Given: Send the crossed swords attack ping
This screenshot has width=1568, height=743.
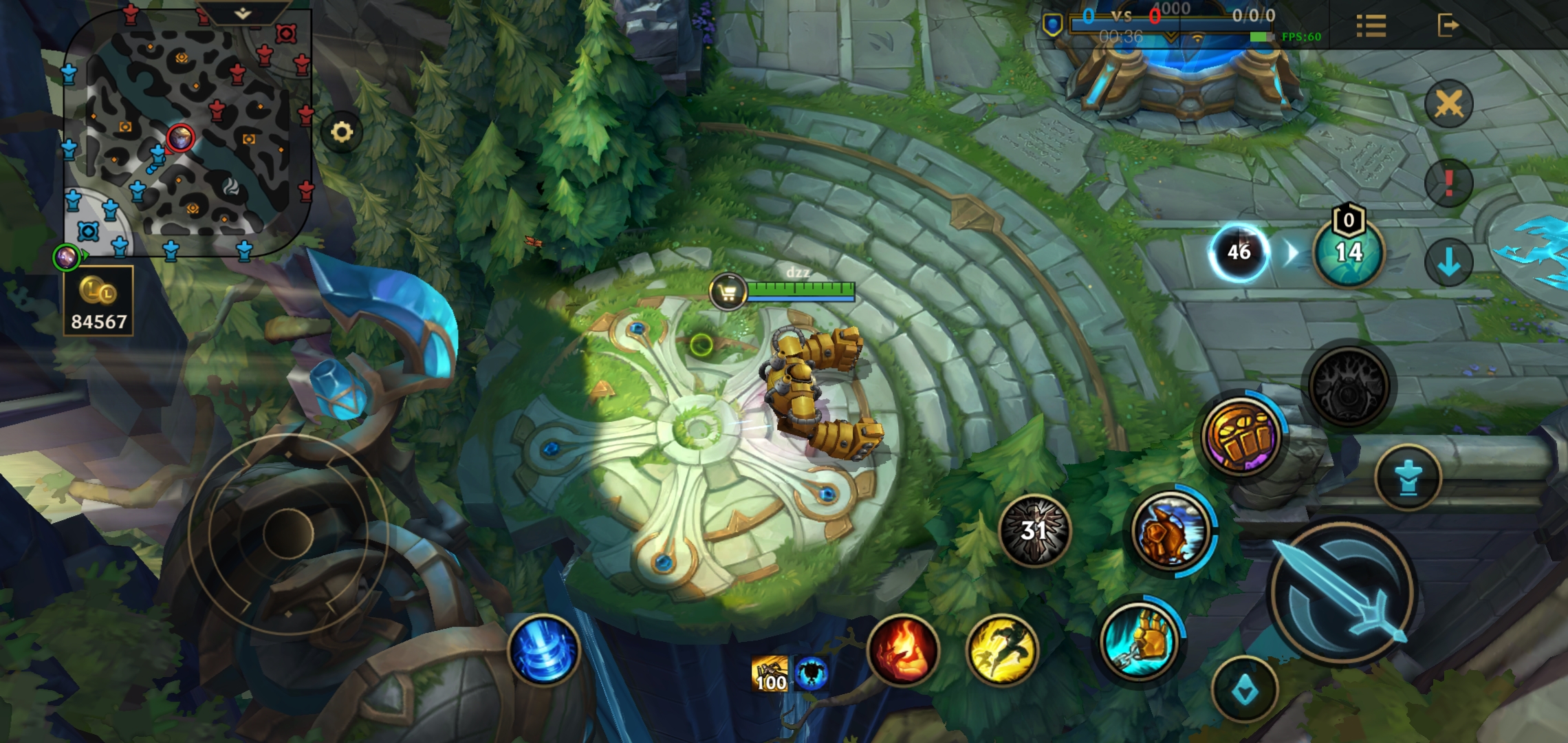Looking at the screenshot, I should [x=1448, y=105].
